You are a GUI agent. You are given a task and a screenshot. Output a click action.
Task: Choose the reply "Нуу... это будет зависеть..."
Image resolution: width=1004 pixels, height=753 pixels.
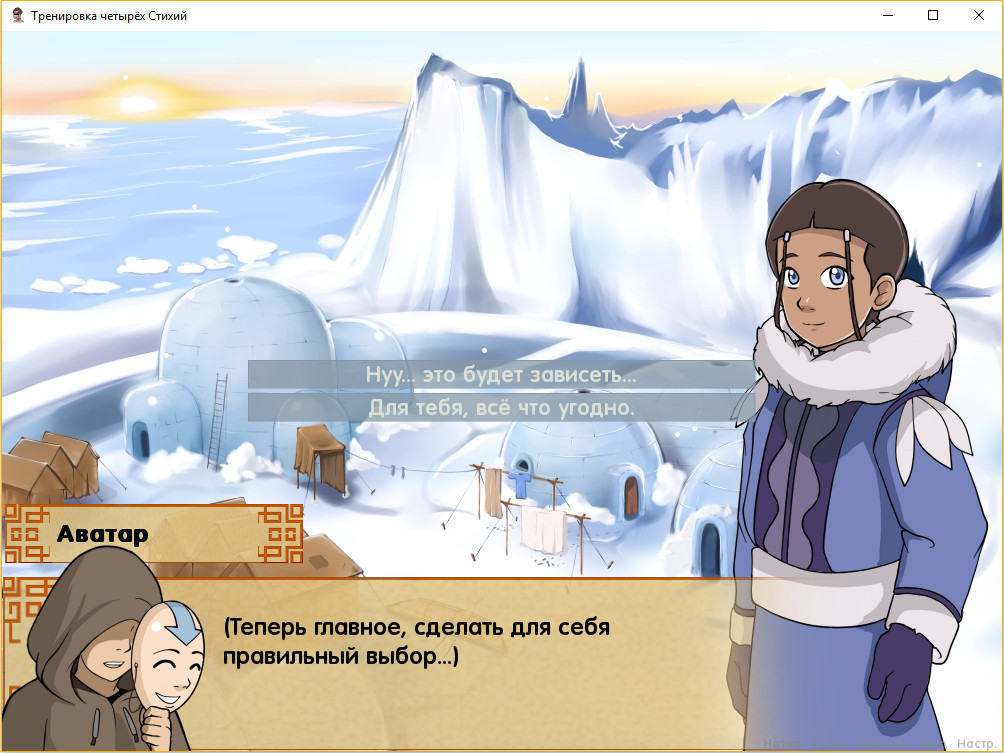click(501, 375)
